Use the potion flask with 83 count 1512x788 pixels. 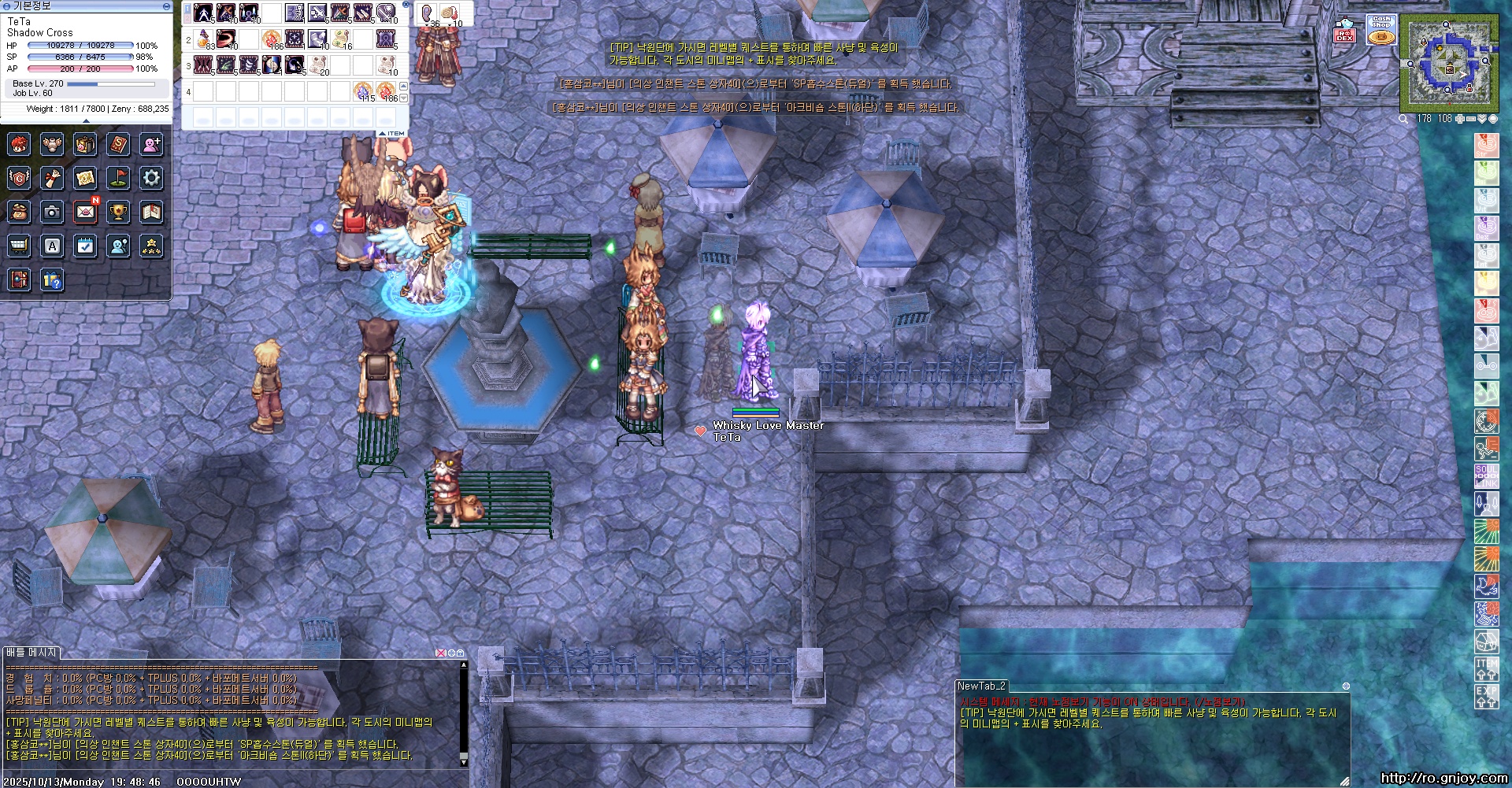click(x=204, y=38)
